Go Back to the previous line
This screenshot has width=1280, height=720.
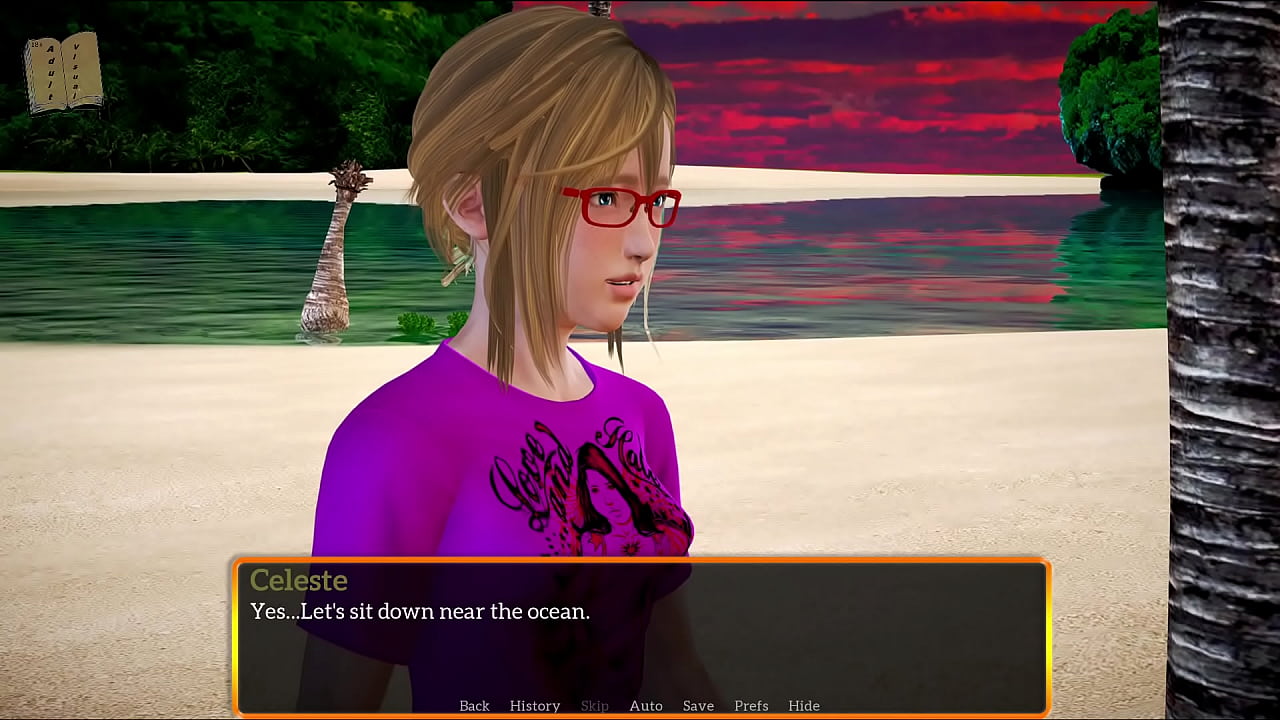pyautogui.click(x=474, y=706)
